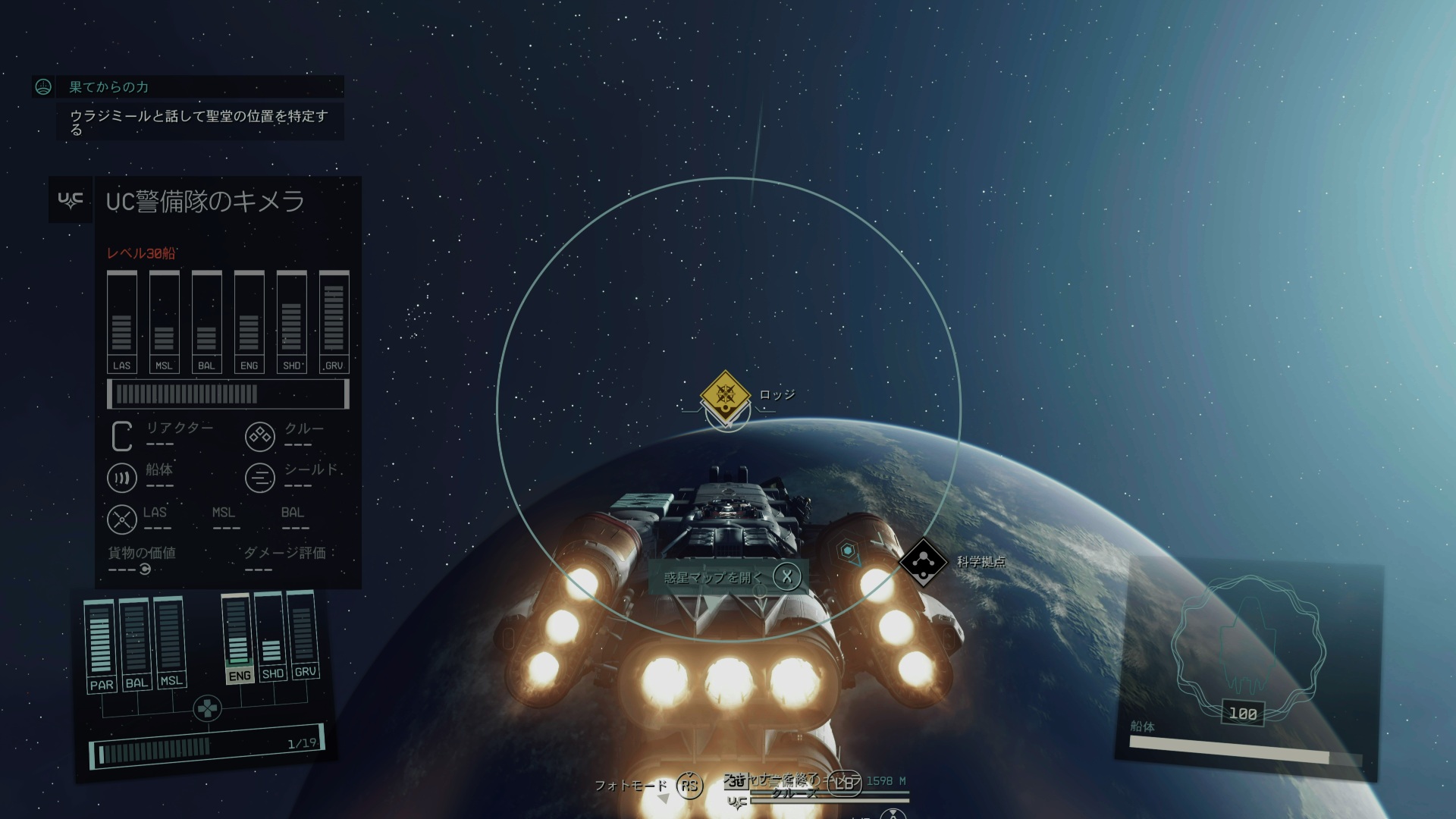Select the 科学拠点 black diamond marker

923,562
